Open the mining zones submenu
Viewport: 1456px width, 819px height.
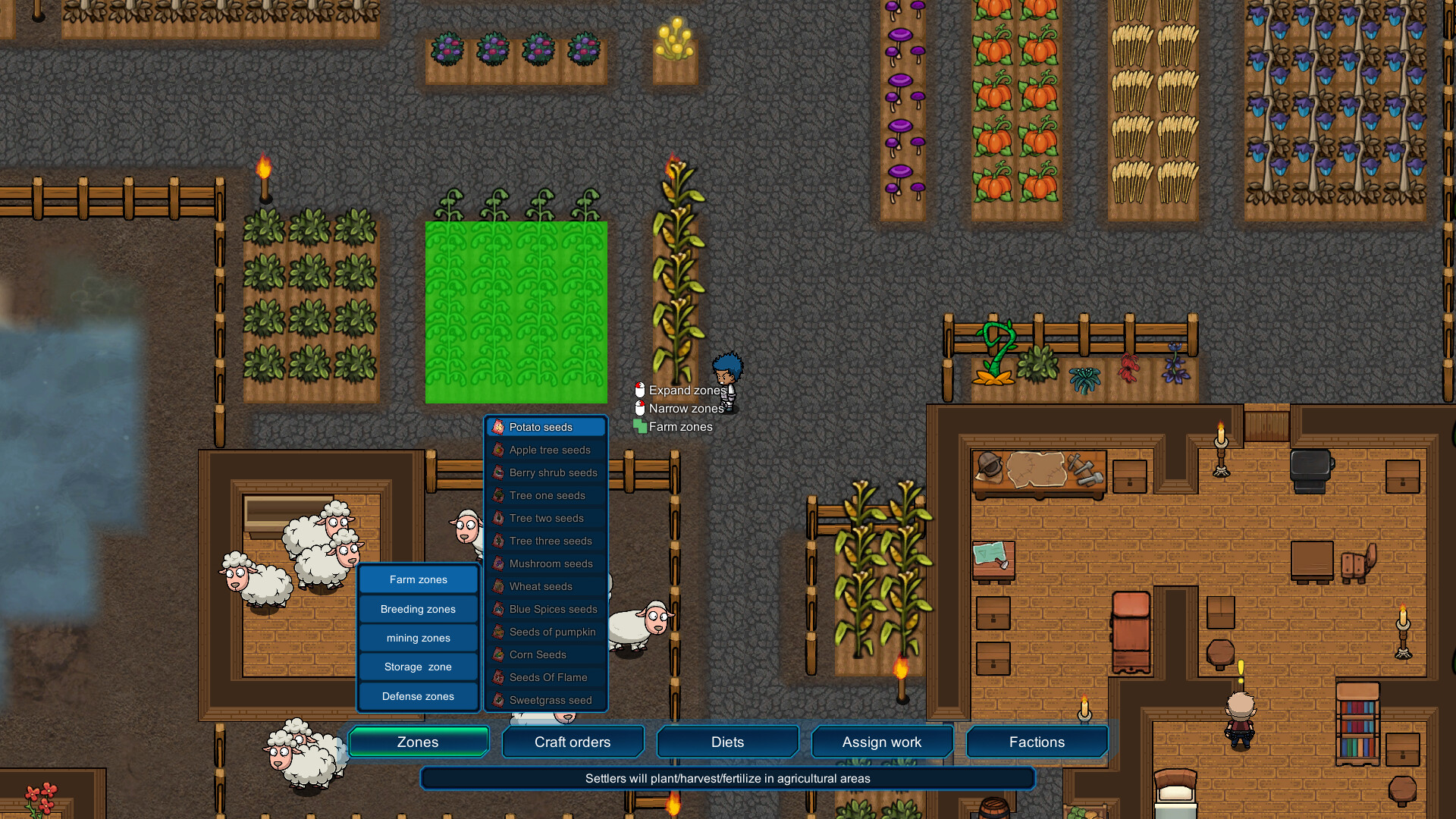click(418, 638)
